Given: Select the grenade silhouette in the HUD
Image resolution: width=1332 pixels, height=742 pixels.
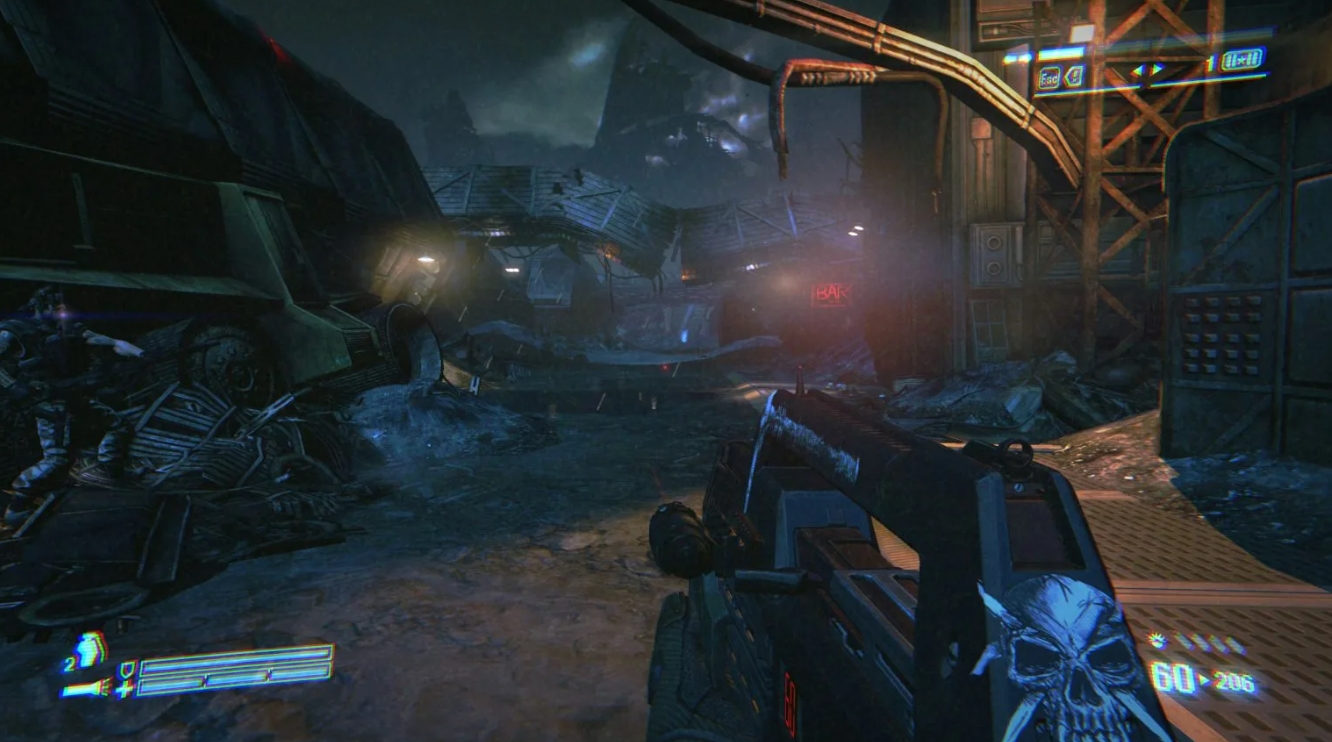Looking at the screenshot, I should [x=87, y=651].
